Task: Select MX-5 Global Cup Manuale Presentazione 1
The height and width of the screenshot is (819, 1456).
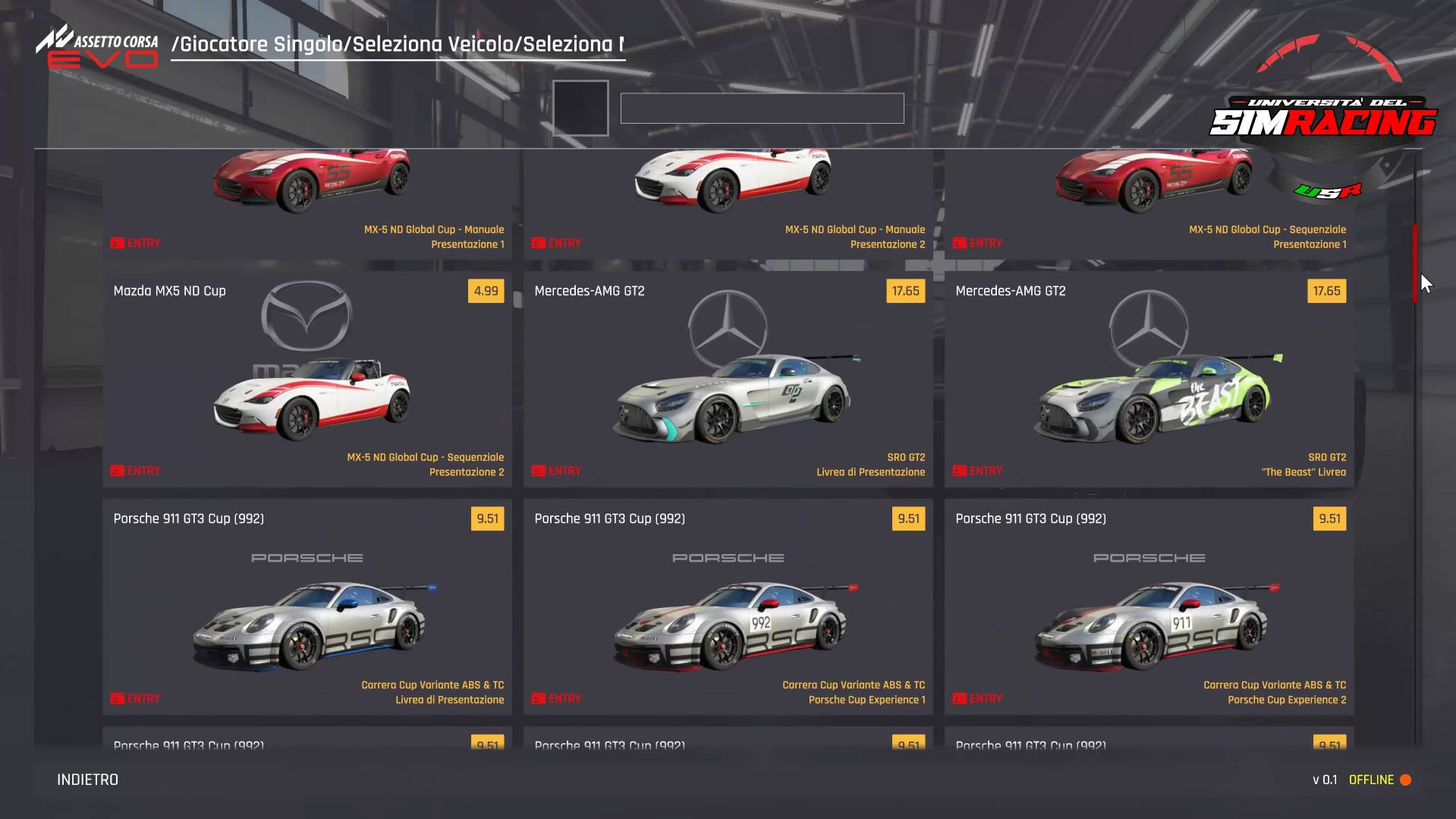Action: click(x=307, y=203)
